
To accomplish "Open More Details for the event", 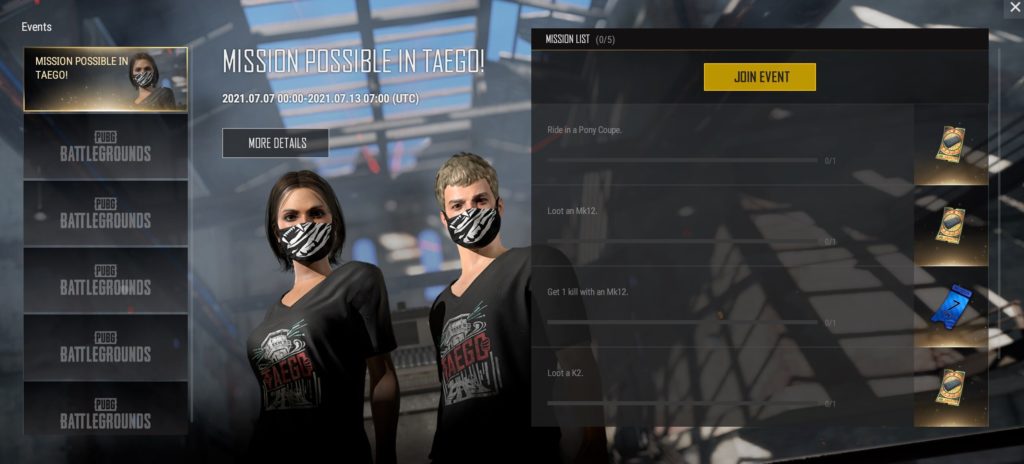I will click(x=276, y=143).
